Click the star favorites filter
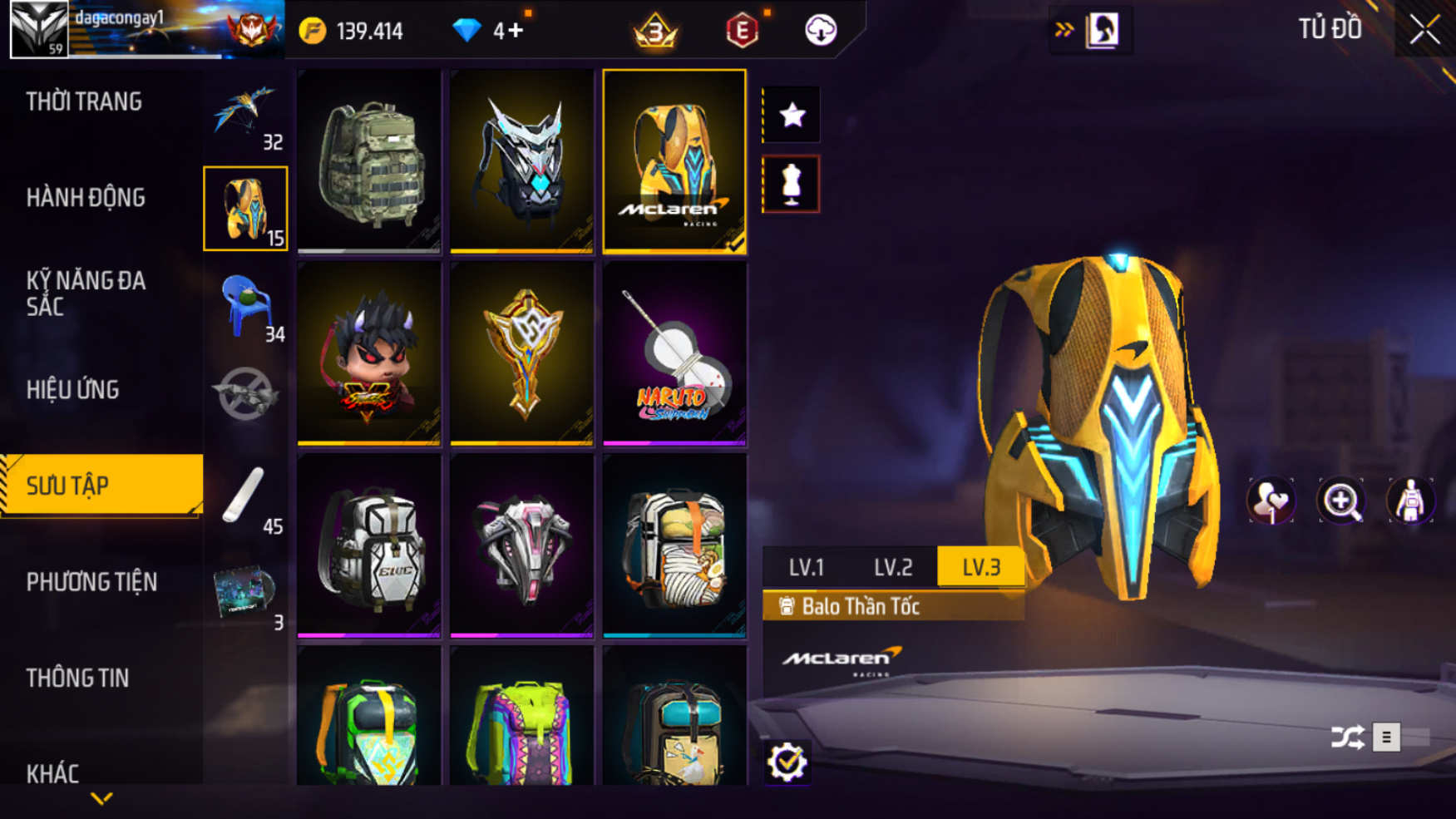The width and height of the screenshot is (1456, 819). pyautogui.click(x=792, y=115)
